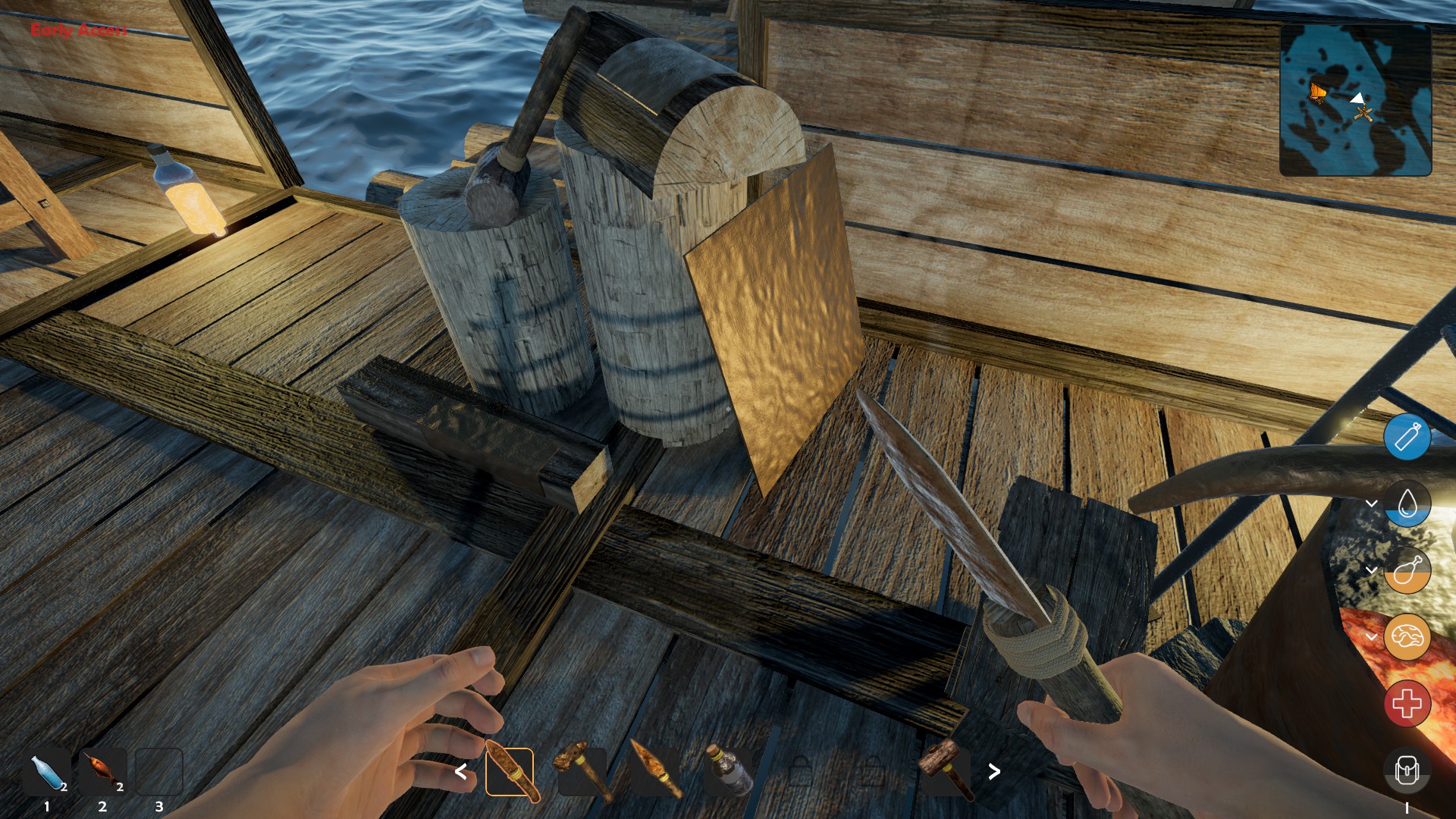Select the spear slot in the hotbar
This screenshot has height=819, width=1456.
tap(655, 772)
